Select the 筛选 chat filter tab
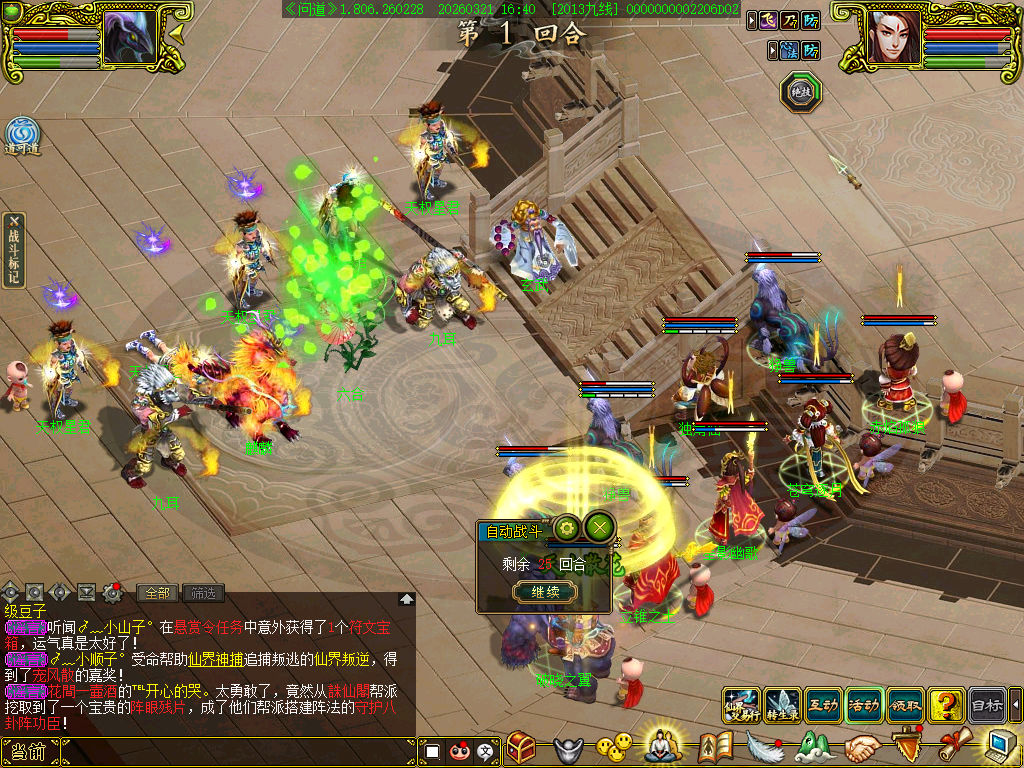This screenshot has width=1024, height=768. point(203,592)
